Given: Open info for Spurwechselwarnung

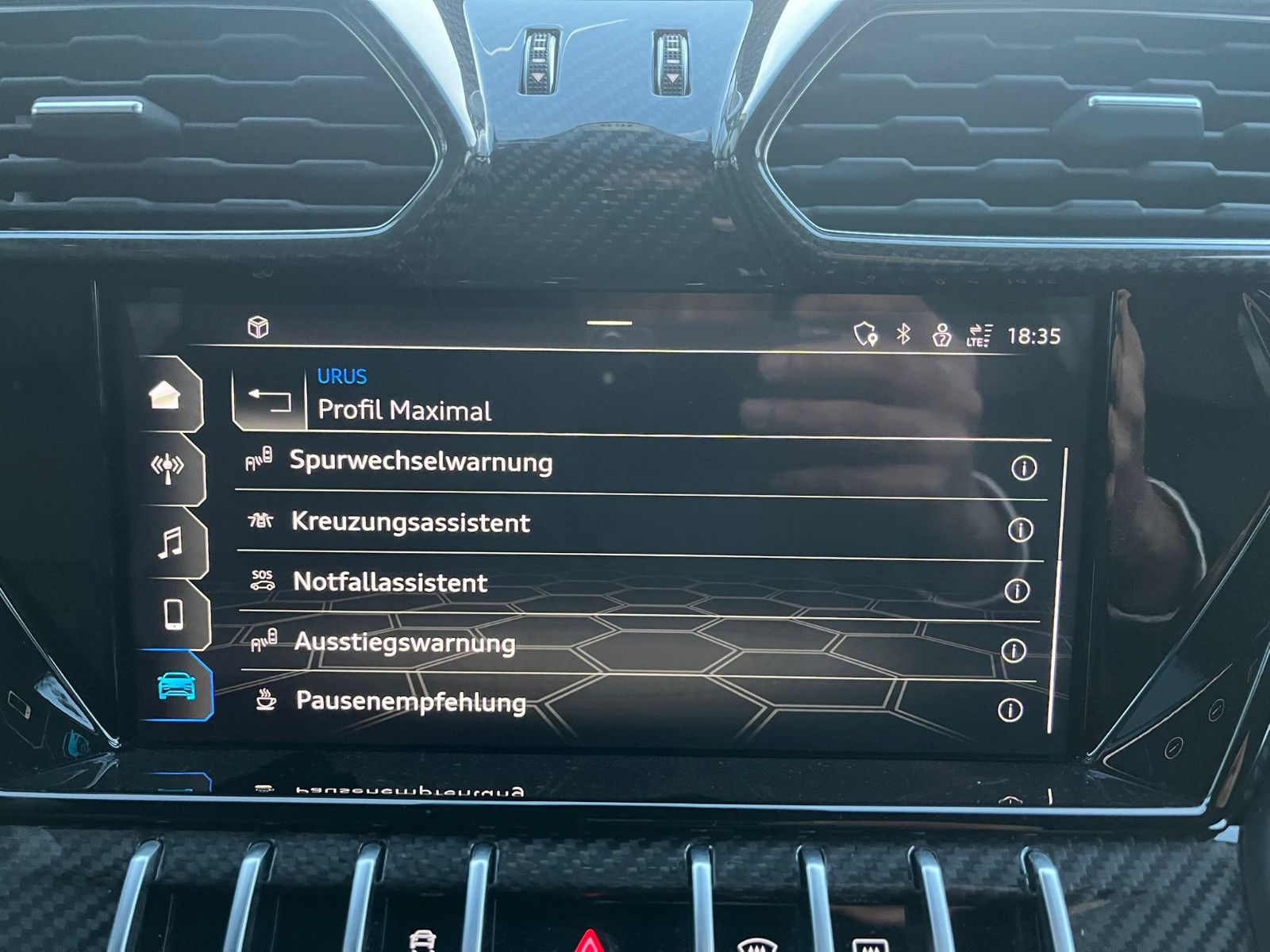Looking at the screenshot, I should click(x=1024, y=467).
